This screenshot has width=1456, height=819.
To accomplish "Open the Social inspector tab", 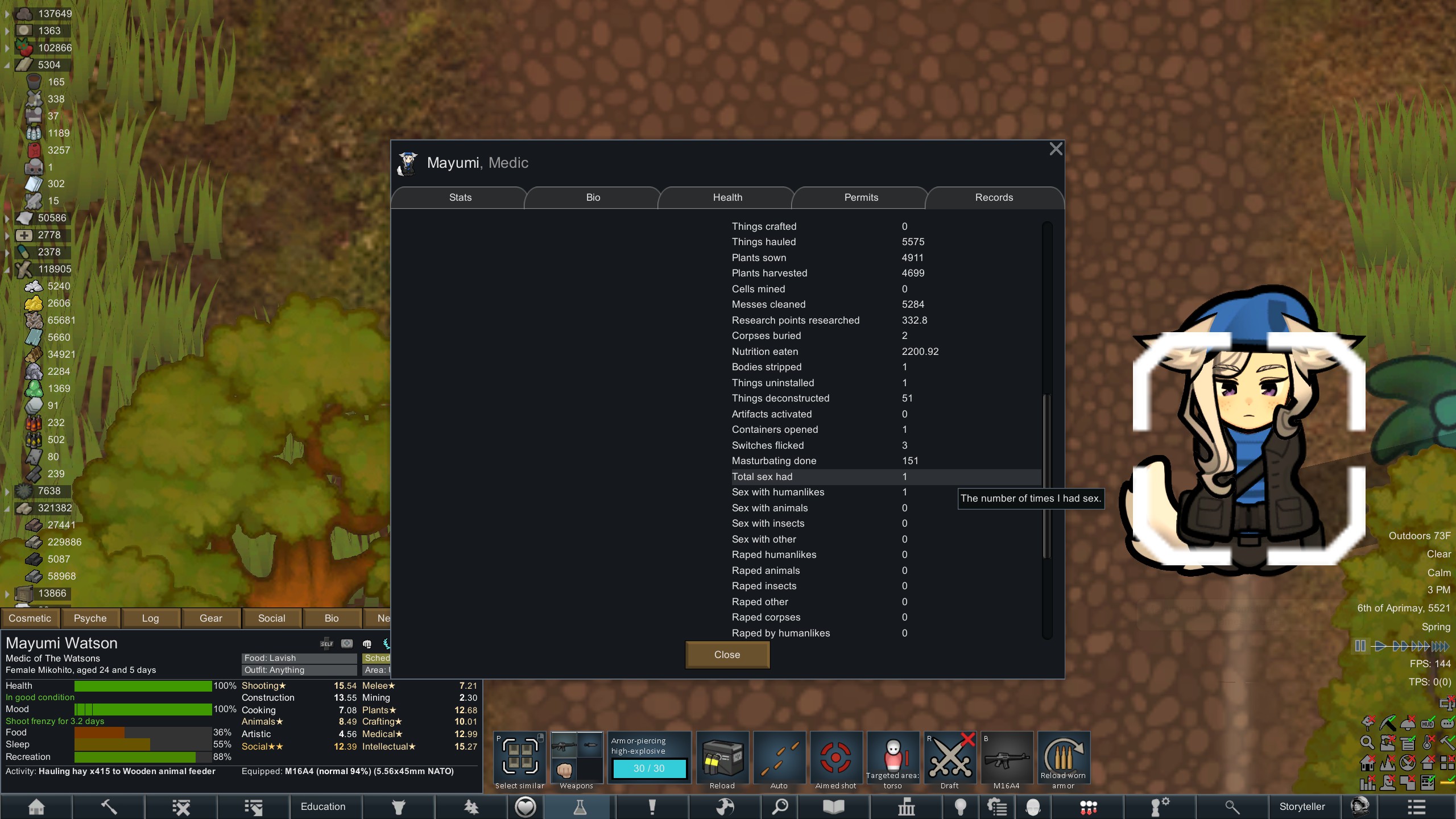I will click(271, 618).
